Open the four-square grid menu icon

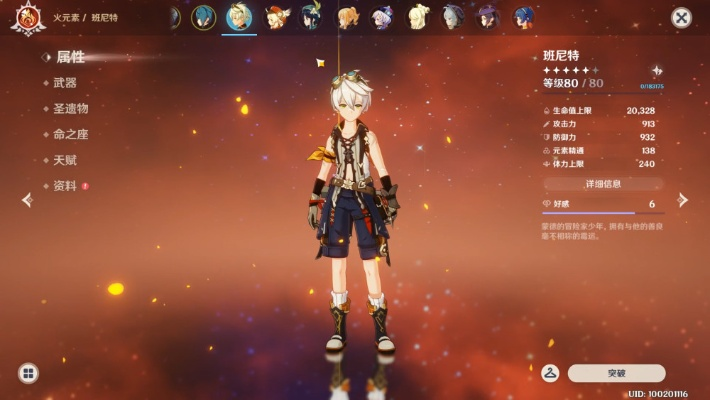[28, 373]
